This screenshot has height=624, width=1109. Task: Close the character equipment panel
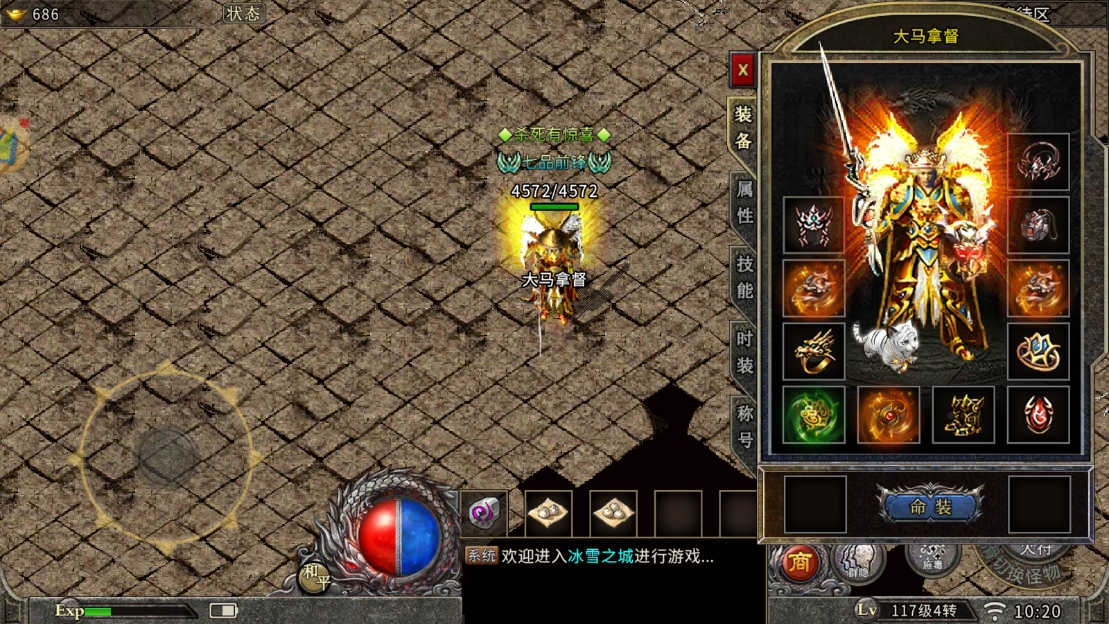pos(742,70)
